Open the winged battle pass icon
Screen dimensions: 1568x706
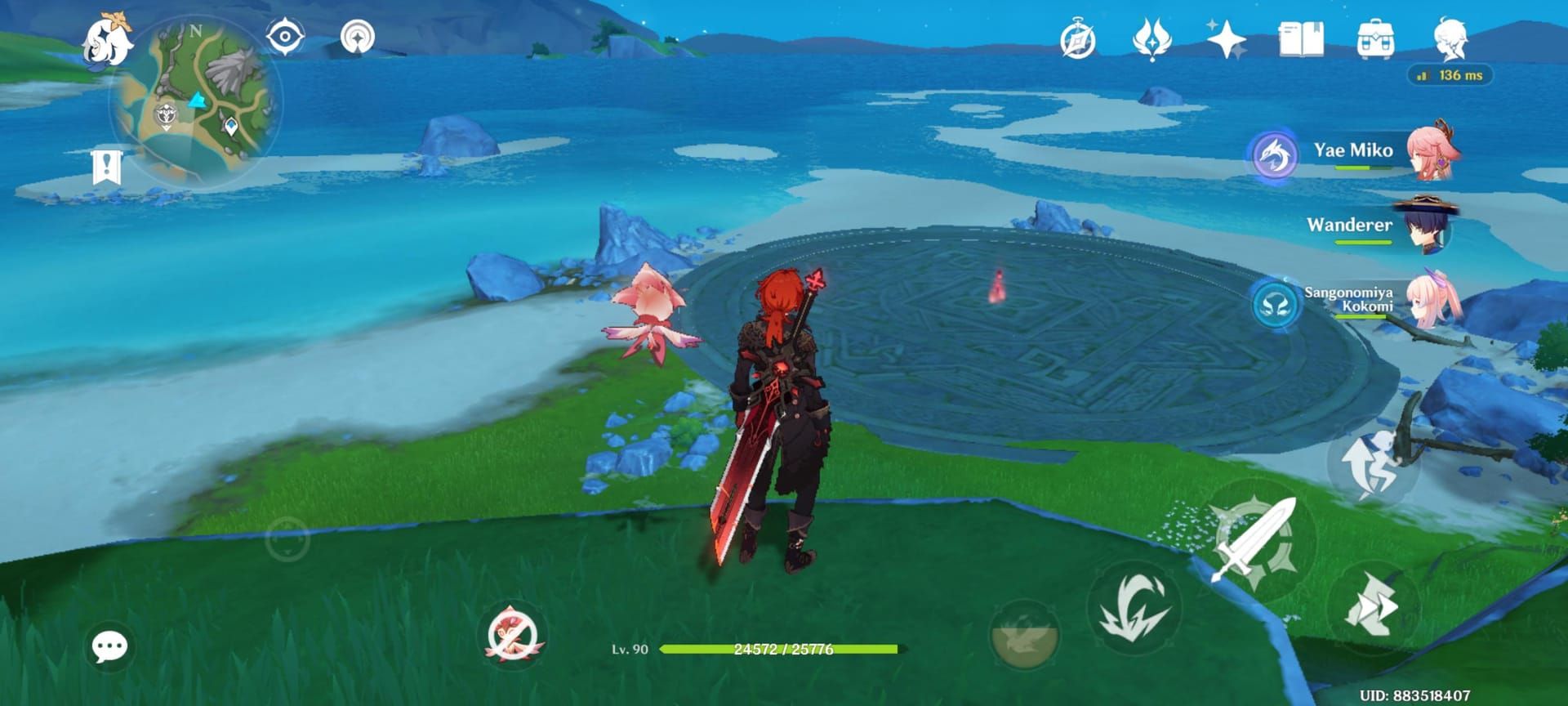pyautogui.click(x=1151, y=39)
